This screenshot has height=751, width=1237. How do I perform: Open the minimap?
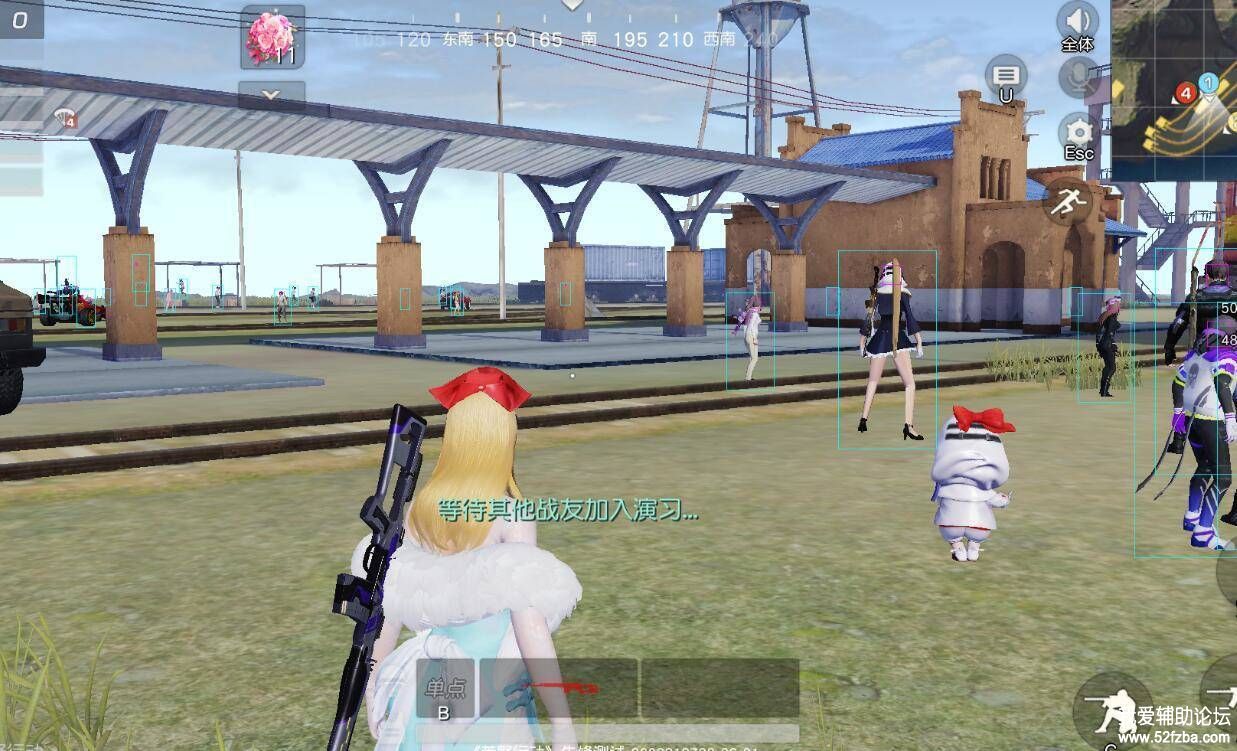click(1176, 88)
